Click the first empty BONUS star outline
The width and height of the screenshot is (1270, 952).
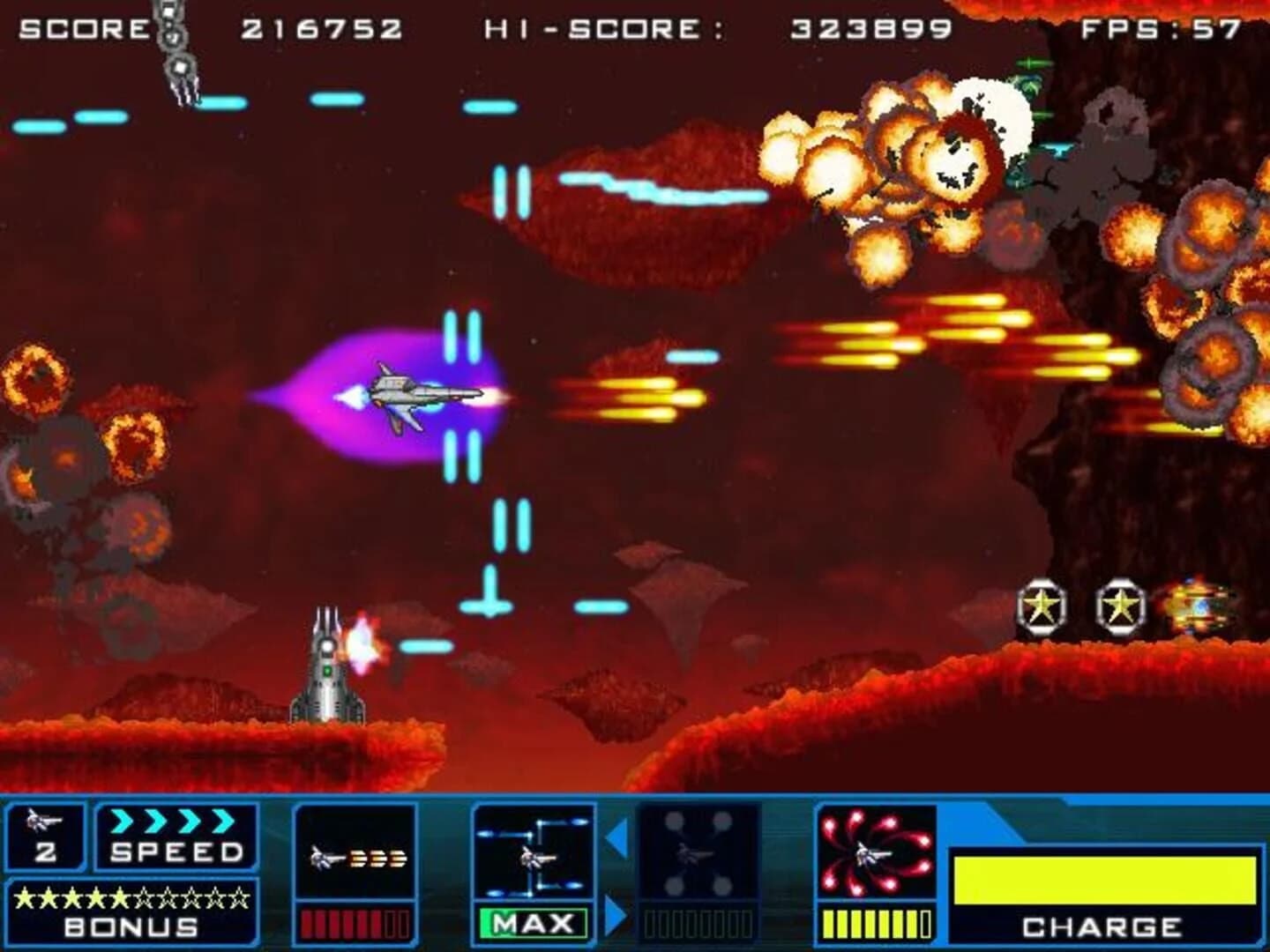(x=144, y=896)
